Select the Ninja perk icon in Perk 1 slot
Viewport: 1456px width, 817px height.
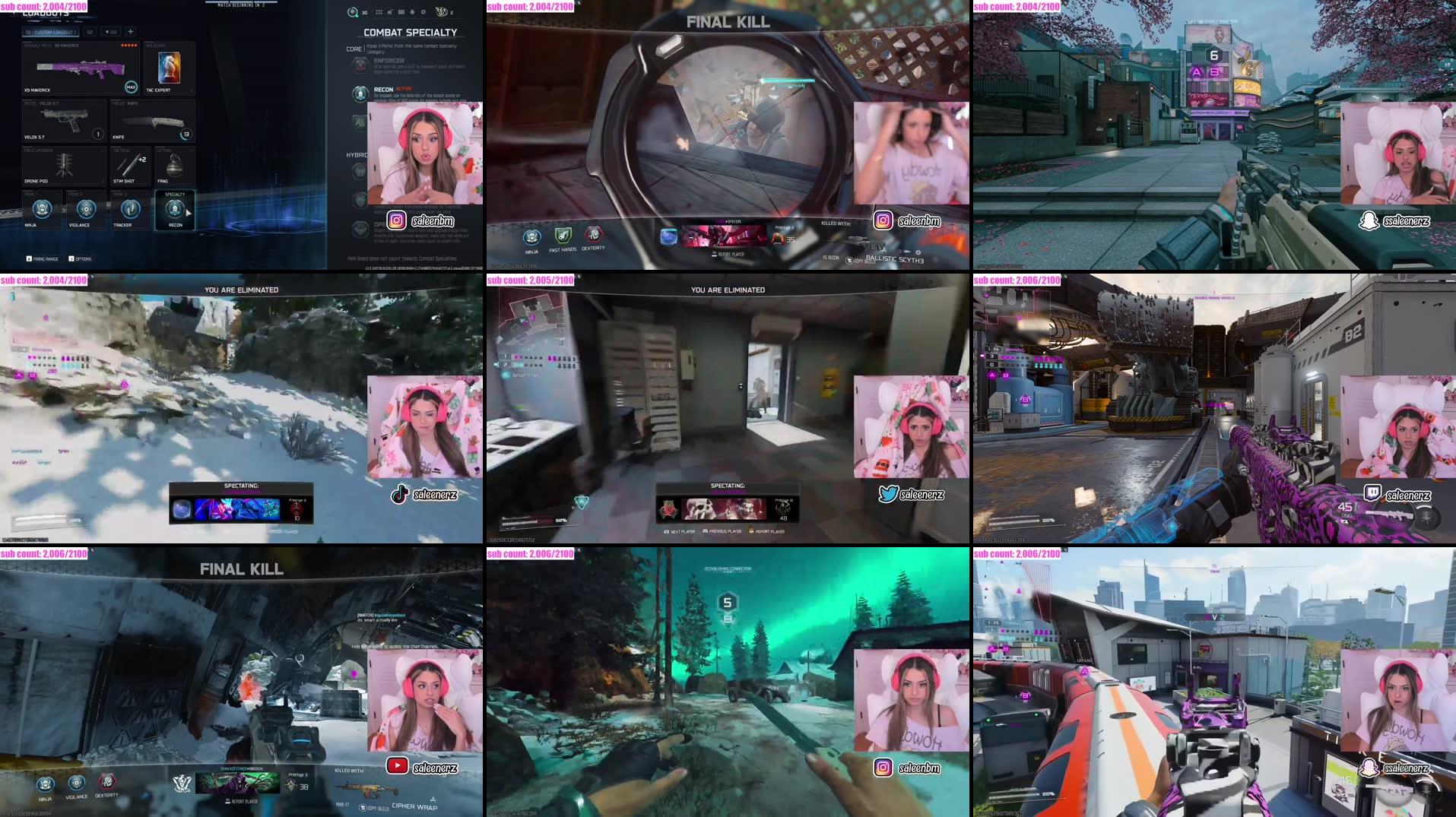(41, 210)
